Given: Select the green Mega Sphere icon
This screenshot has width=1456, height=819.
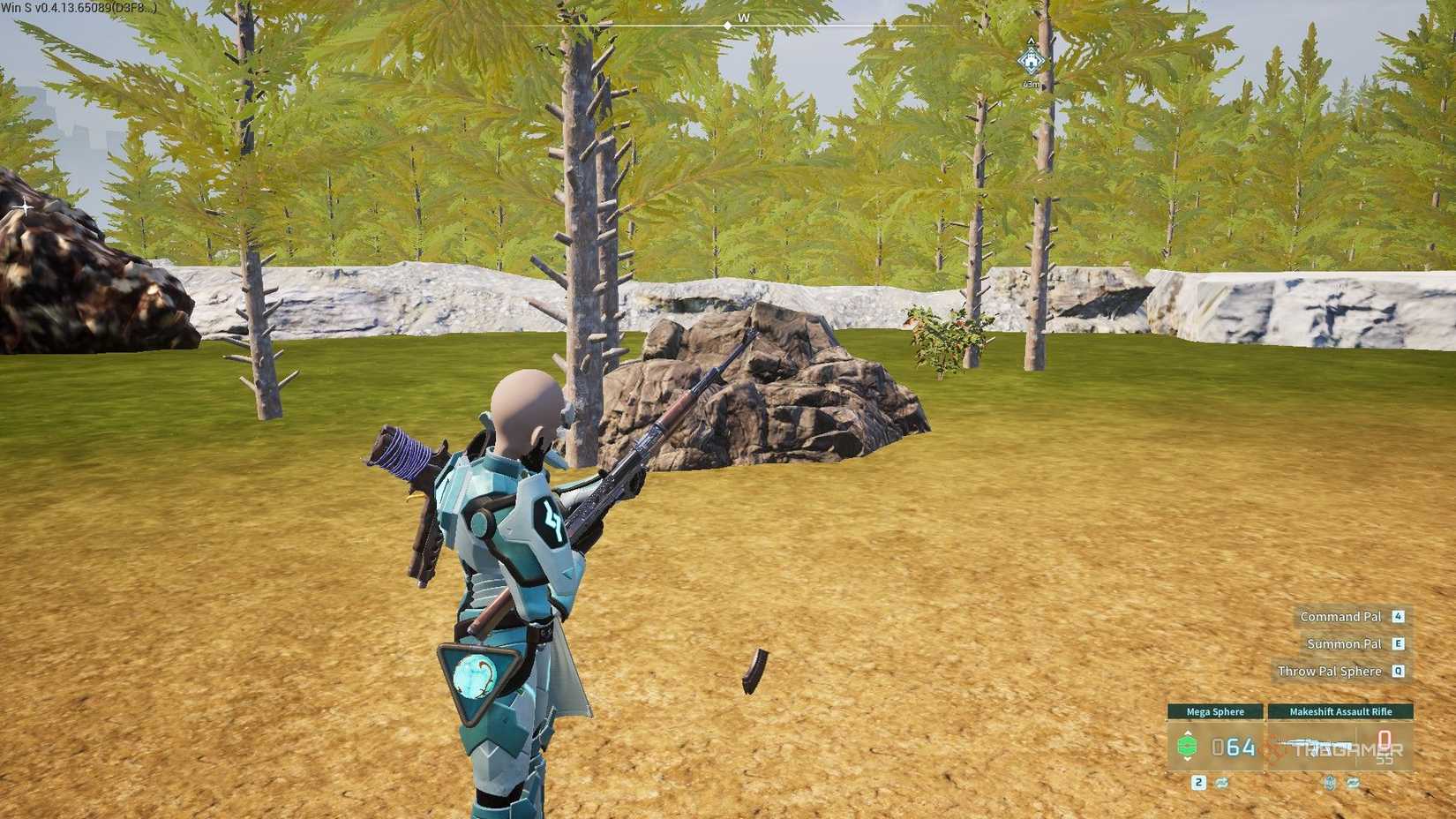Looking at the screenshot, I should click(1187, 746).
